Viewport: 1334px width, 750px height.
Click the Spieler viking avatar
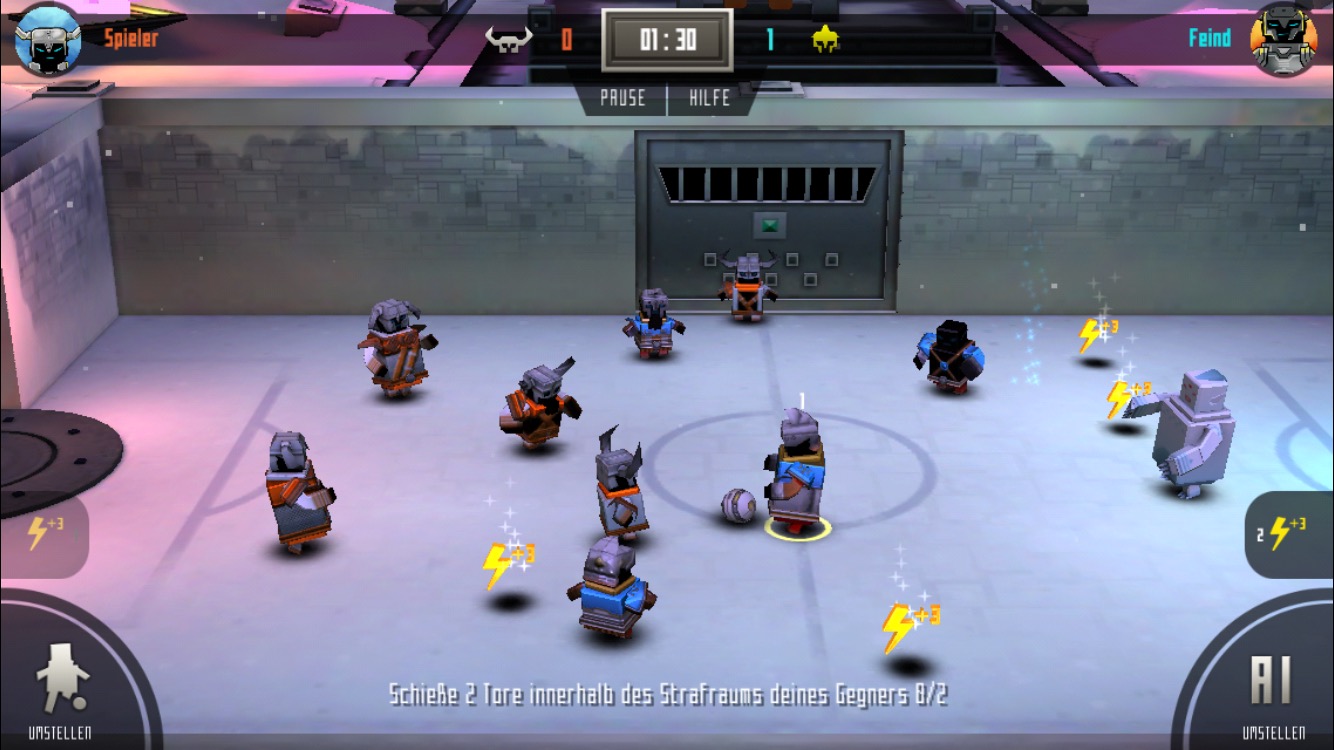tap(48, 39)
